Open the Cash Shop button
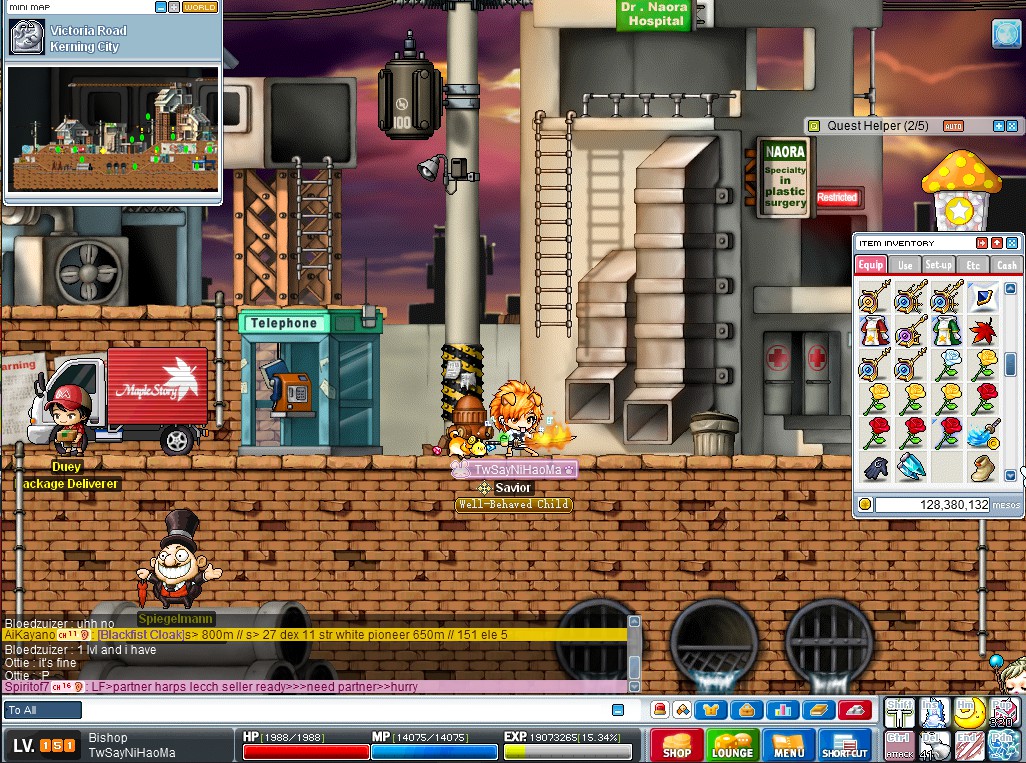The height and width of the screenshot is (763, 1026). (676, 745)
